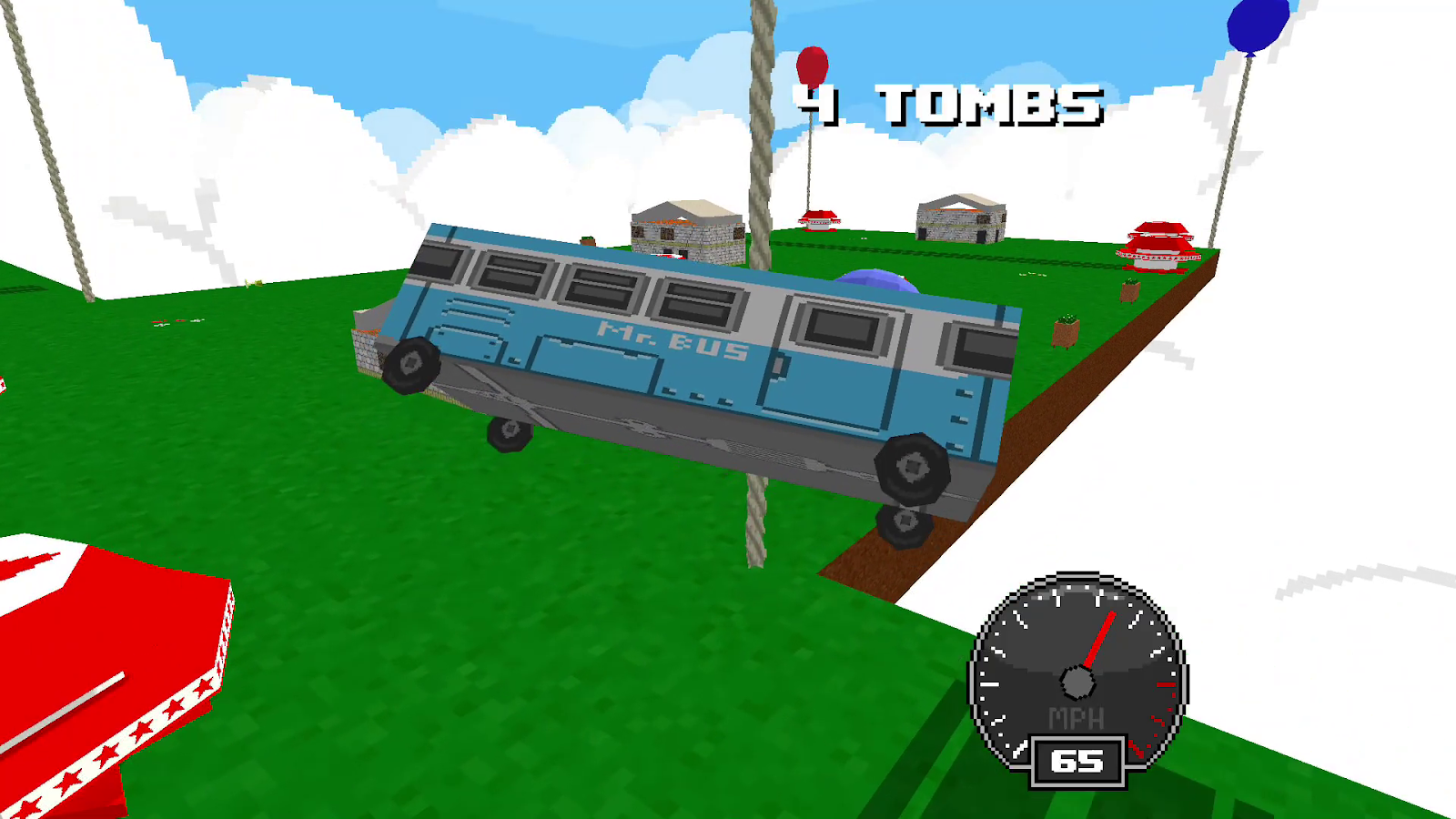
Task: Click the speedometer gauge
Action: coord(1078,678)
